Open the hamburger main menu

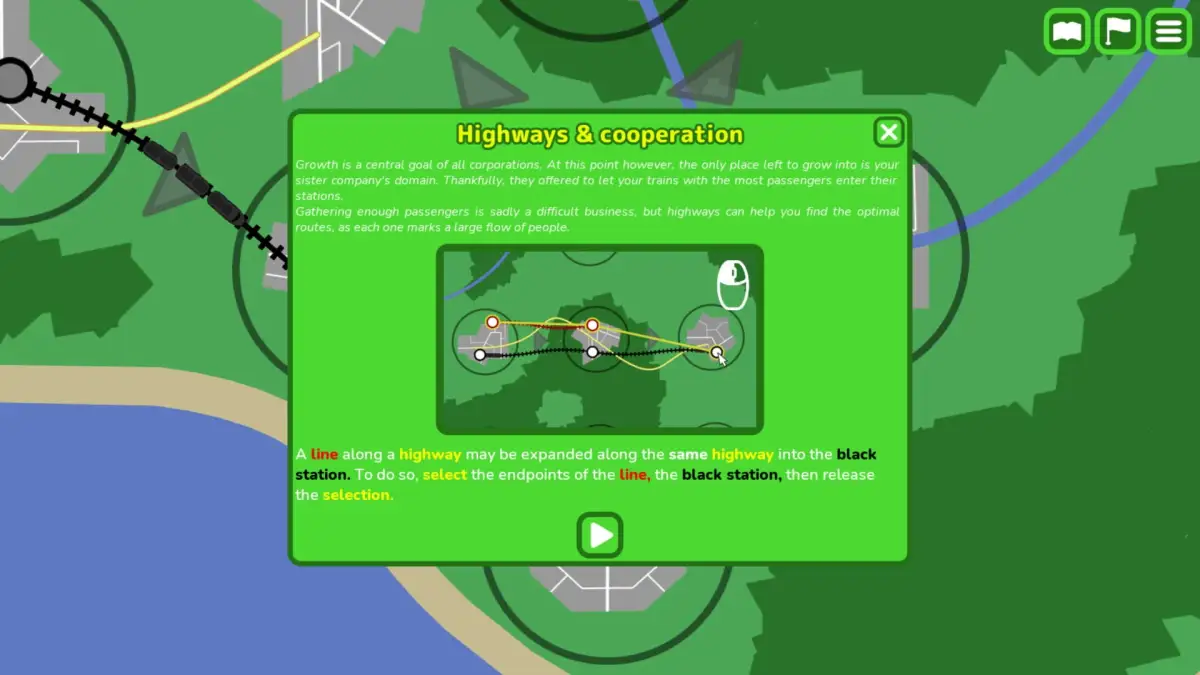click(1168, 32)
